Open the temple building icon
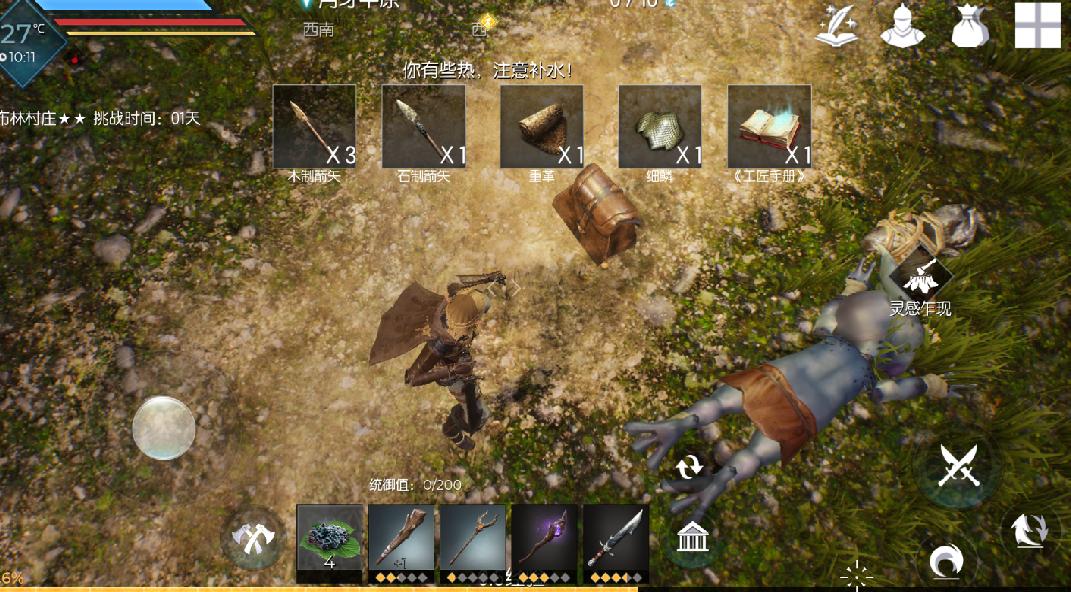This screenshot has height=592, width=1071. pos(689,539)
